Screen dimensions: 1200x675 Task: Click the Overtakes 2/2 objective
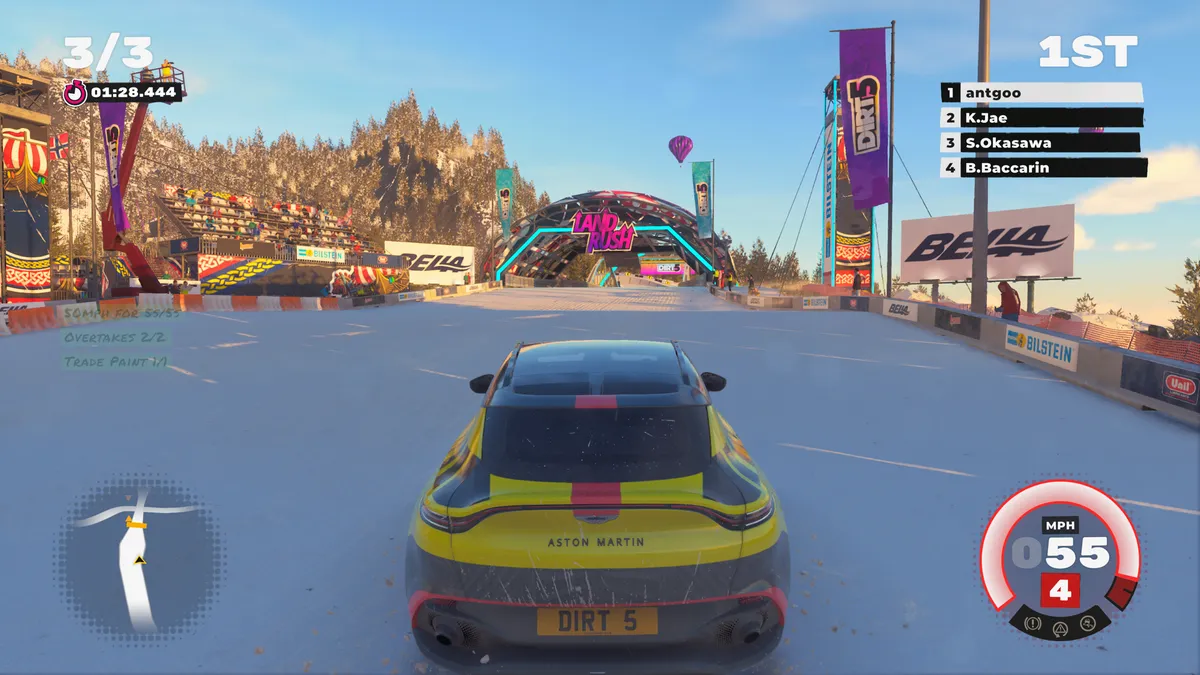(116, 337)
